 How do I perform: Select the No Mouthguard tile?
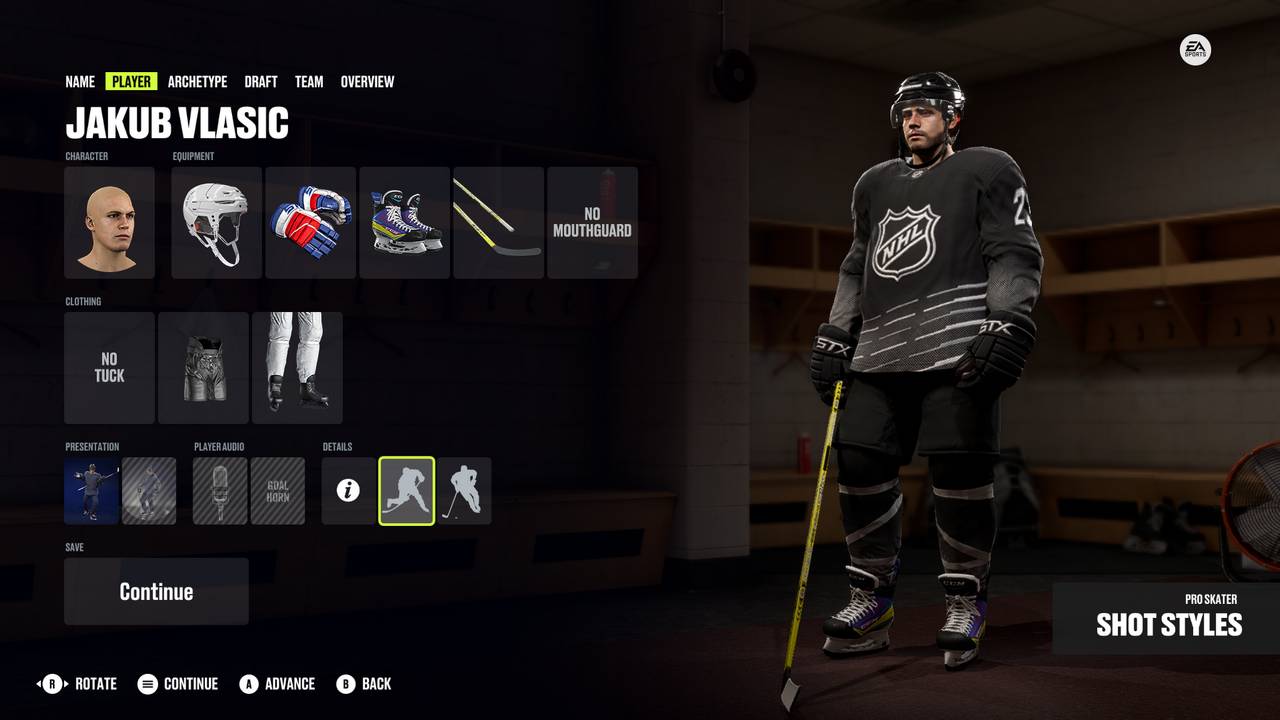pyautogui.click(x=592, y=222)
